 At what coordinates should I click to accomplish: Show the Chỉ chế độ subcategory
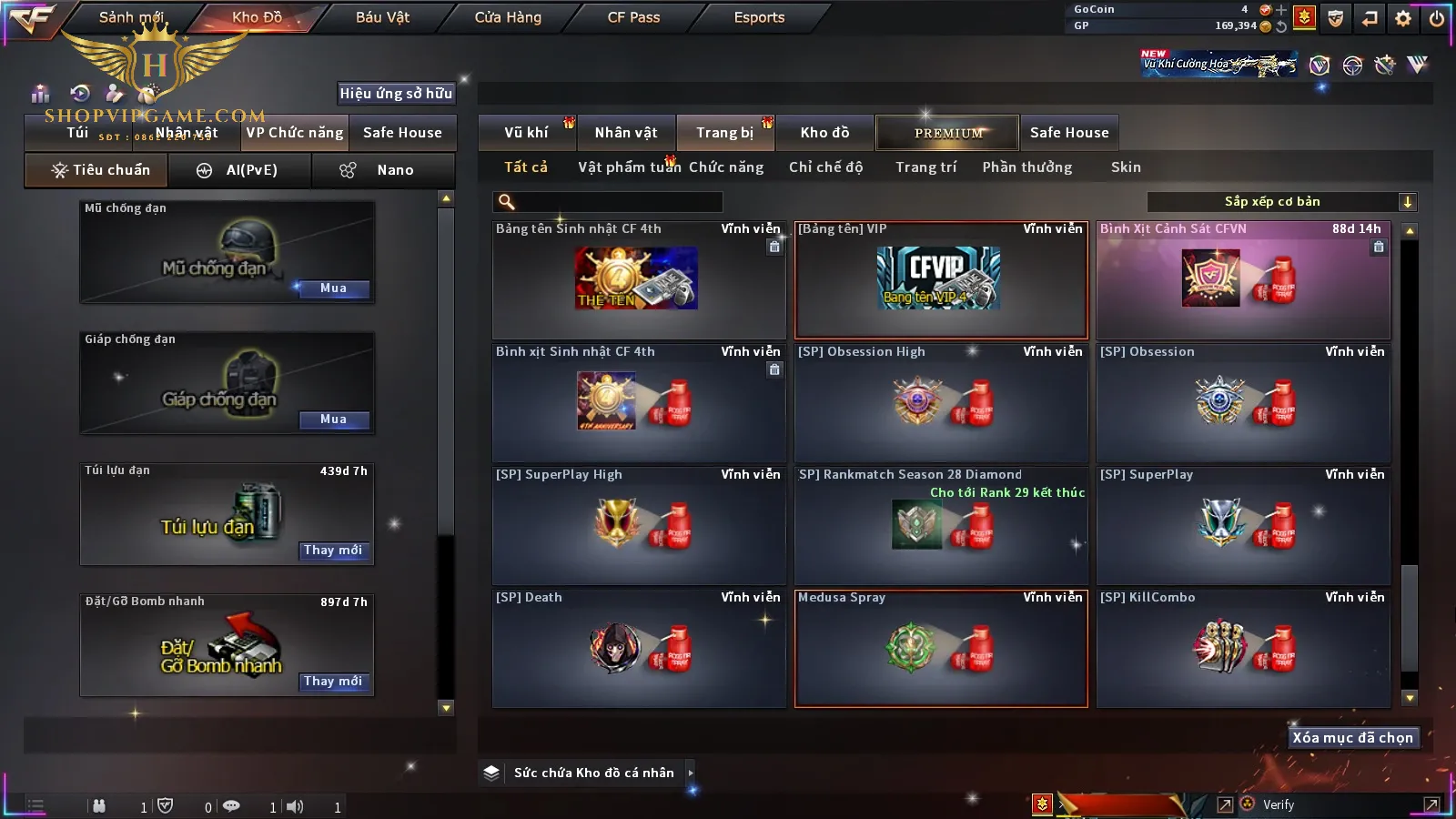[x=825, y=167]
